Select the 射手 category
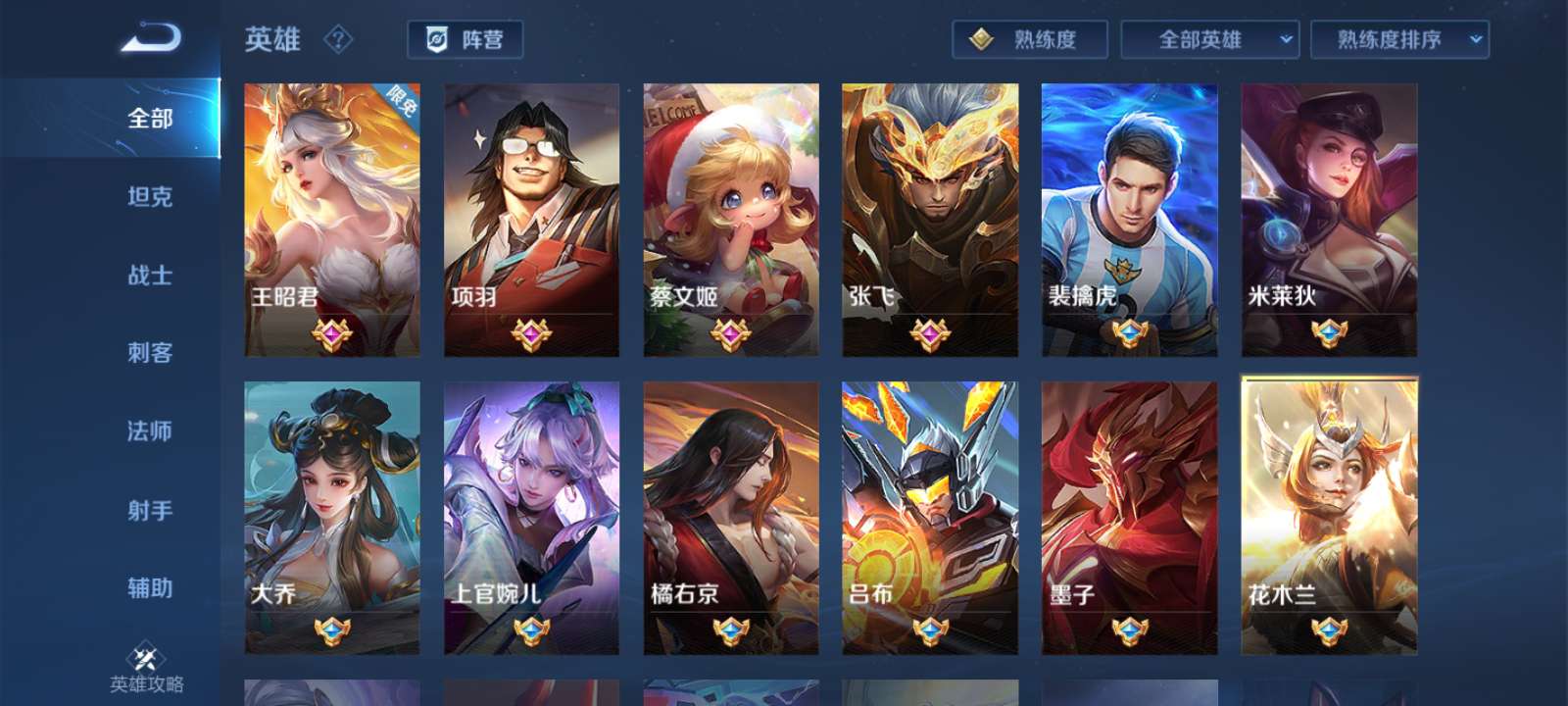Screen dimensions: 1568x706 coord(149,511)
